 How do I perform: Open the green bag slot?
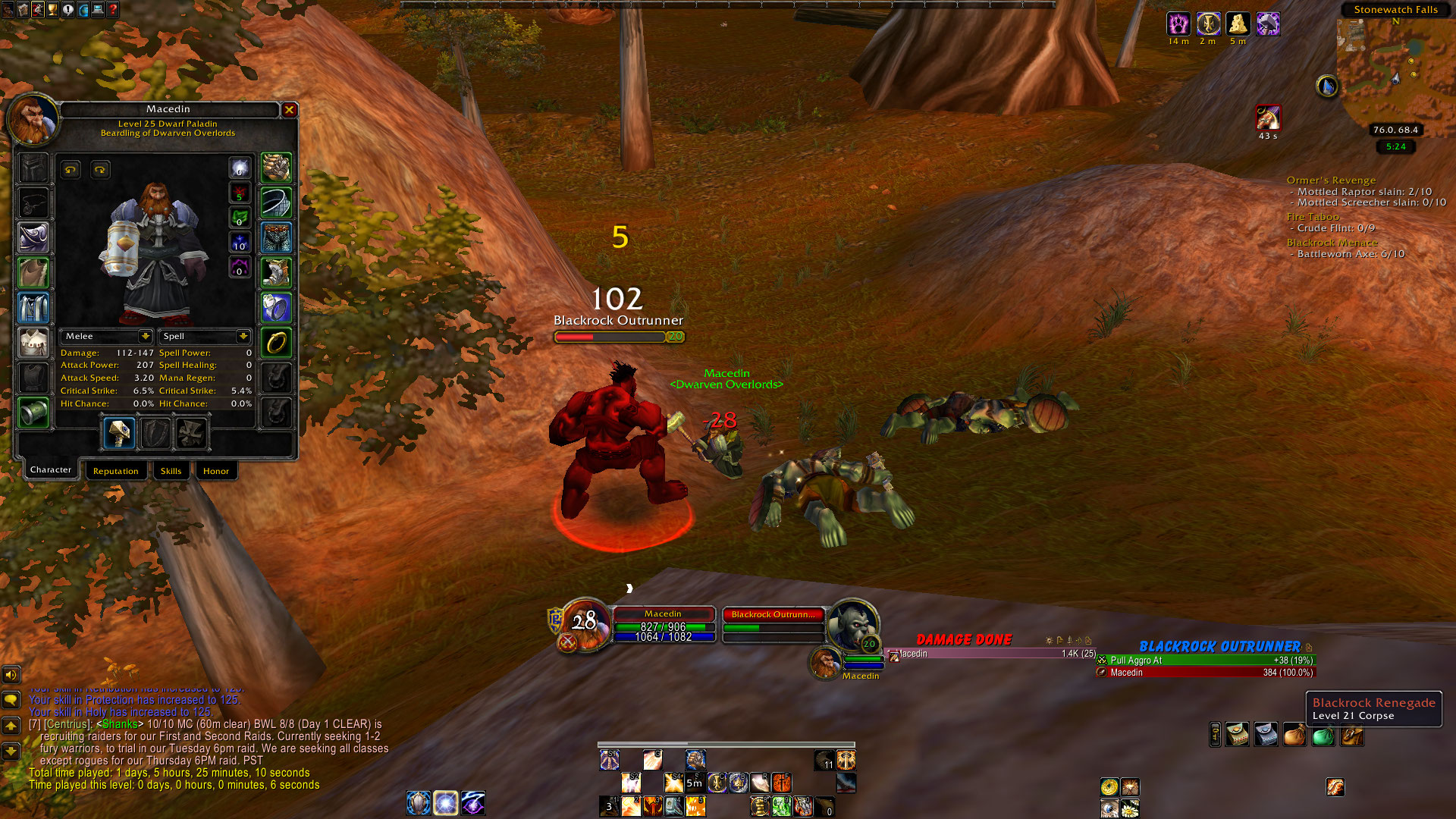(1323, 736)
